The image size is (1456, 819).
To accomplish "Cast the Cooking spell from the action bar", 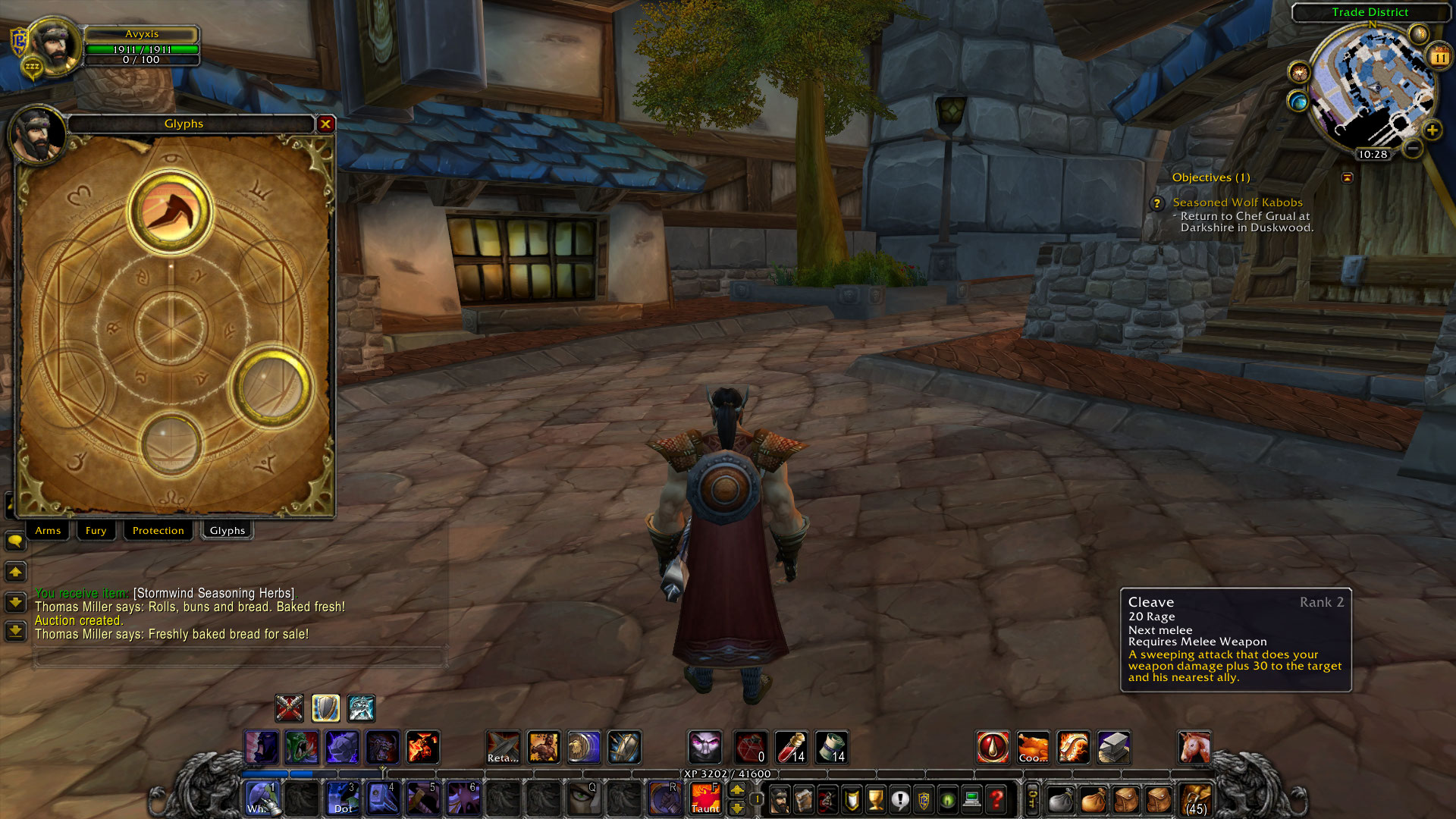I will point(1033,747).
